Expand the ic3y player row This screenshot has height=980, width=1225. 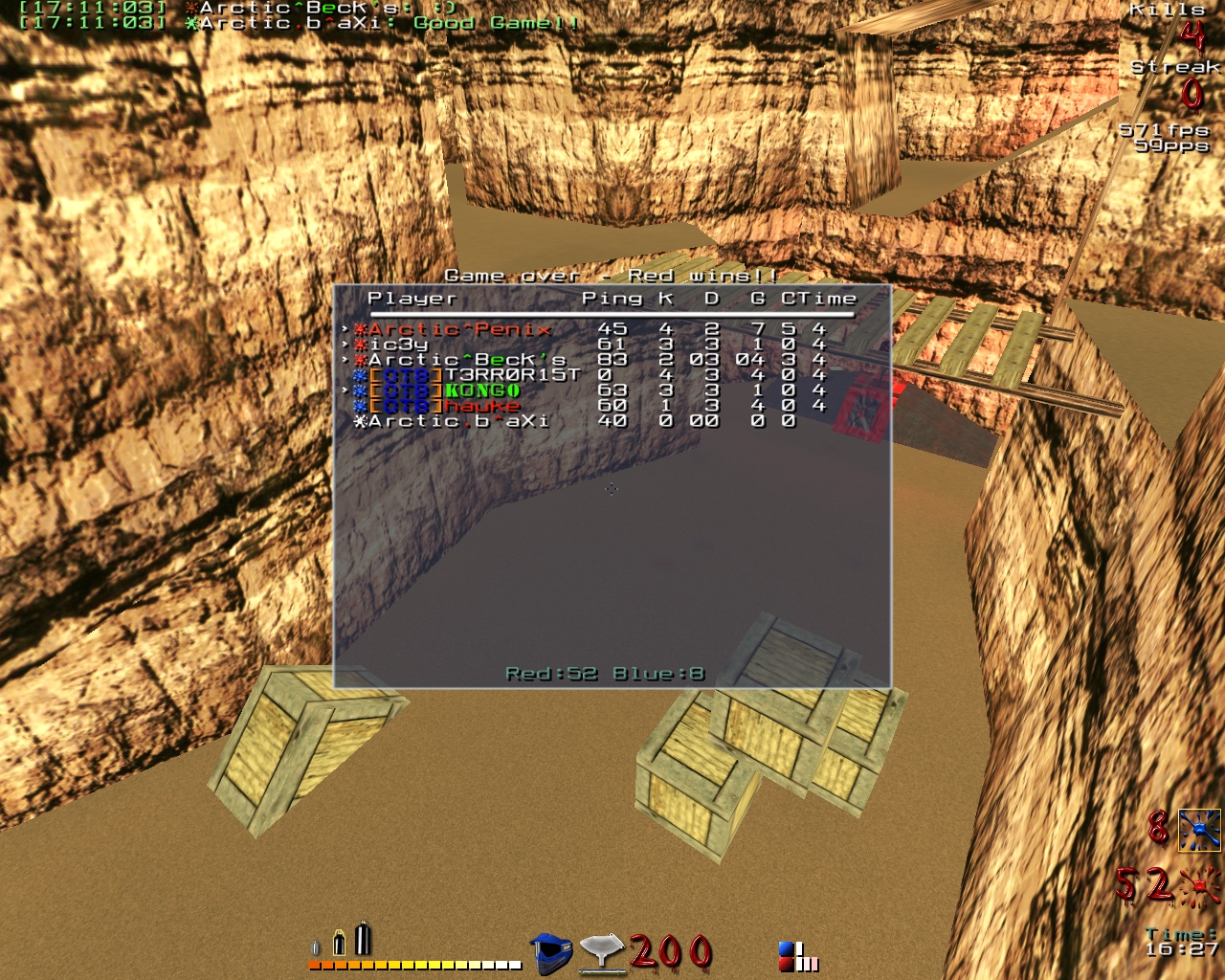(x=346, y=342)
